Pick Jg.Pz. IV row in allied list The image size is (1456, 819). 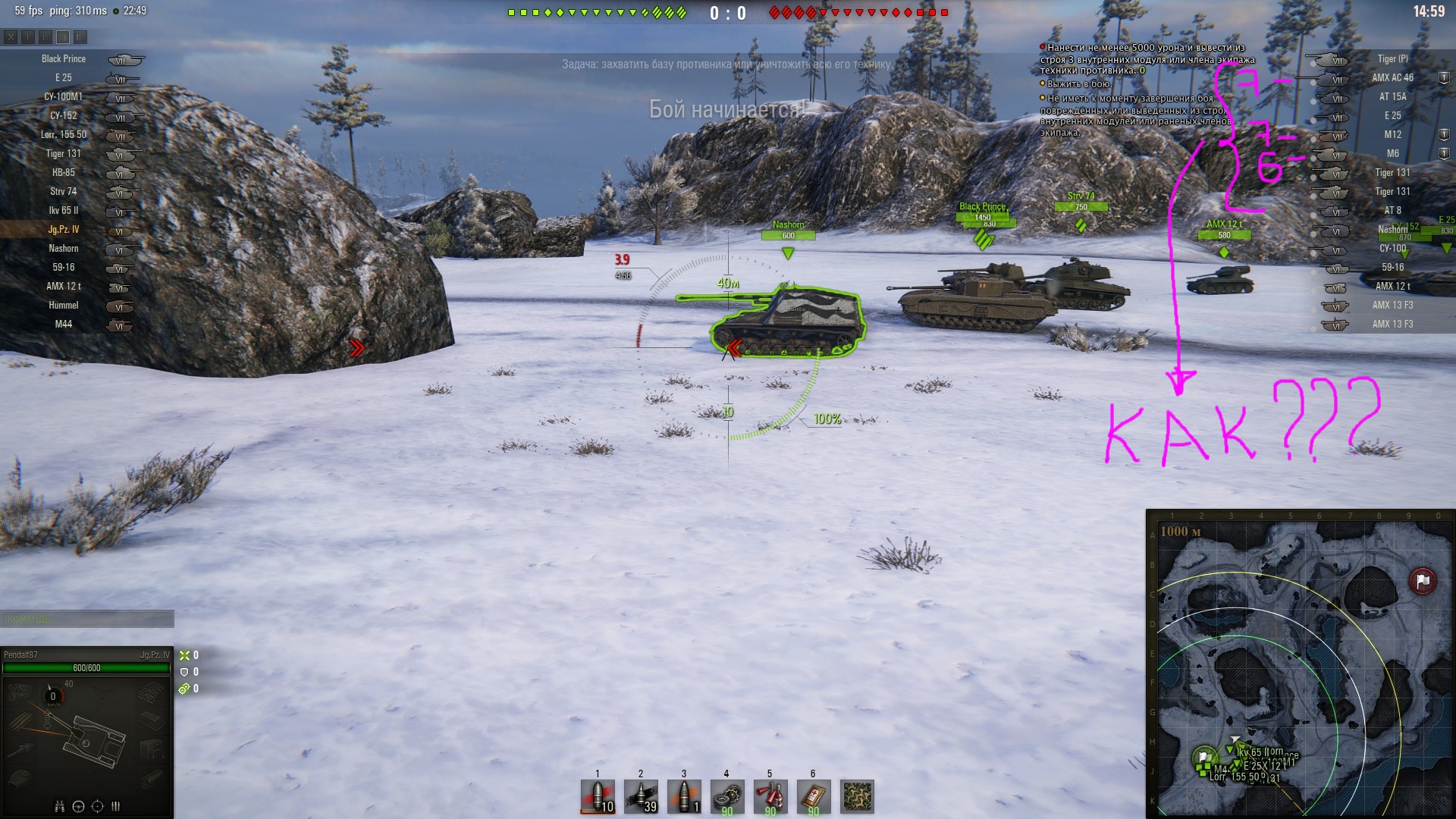click(x=64, y=230)
